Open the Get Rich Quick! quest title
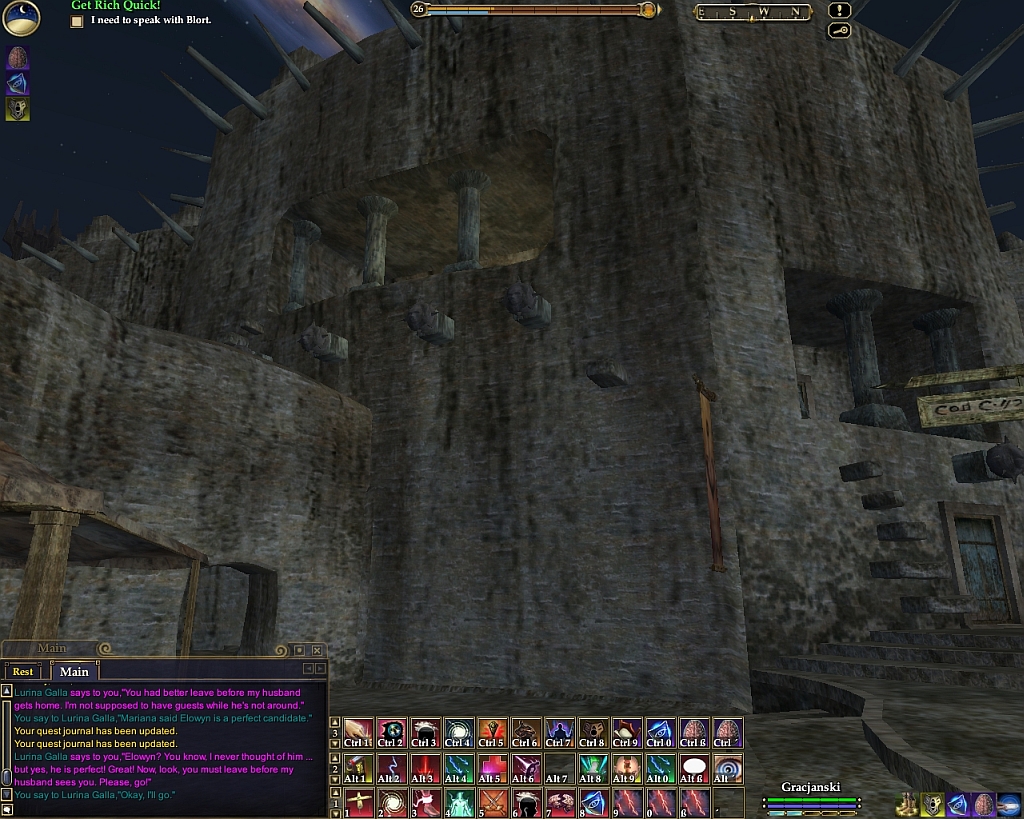This screenshot has width=1024, height=819. (115, 5)
